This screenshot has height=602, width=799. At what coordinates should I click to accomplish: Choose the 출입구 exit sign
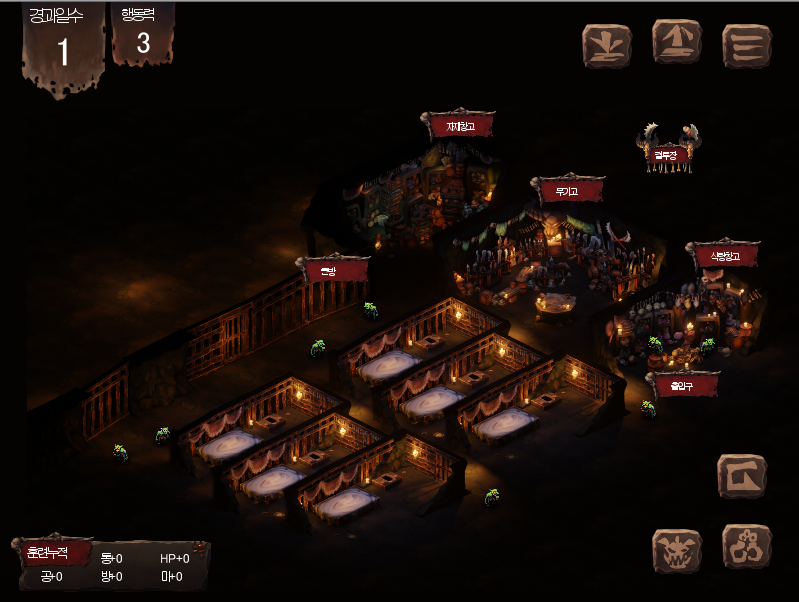(x=683, y=384)
